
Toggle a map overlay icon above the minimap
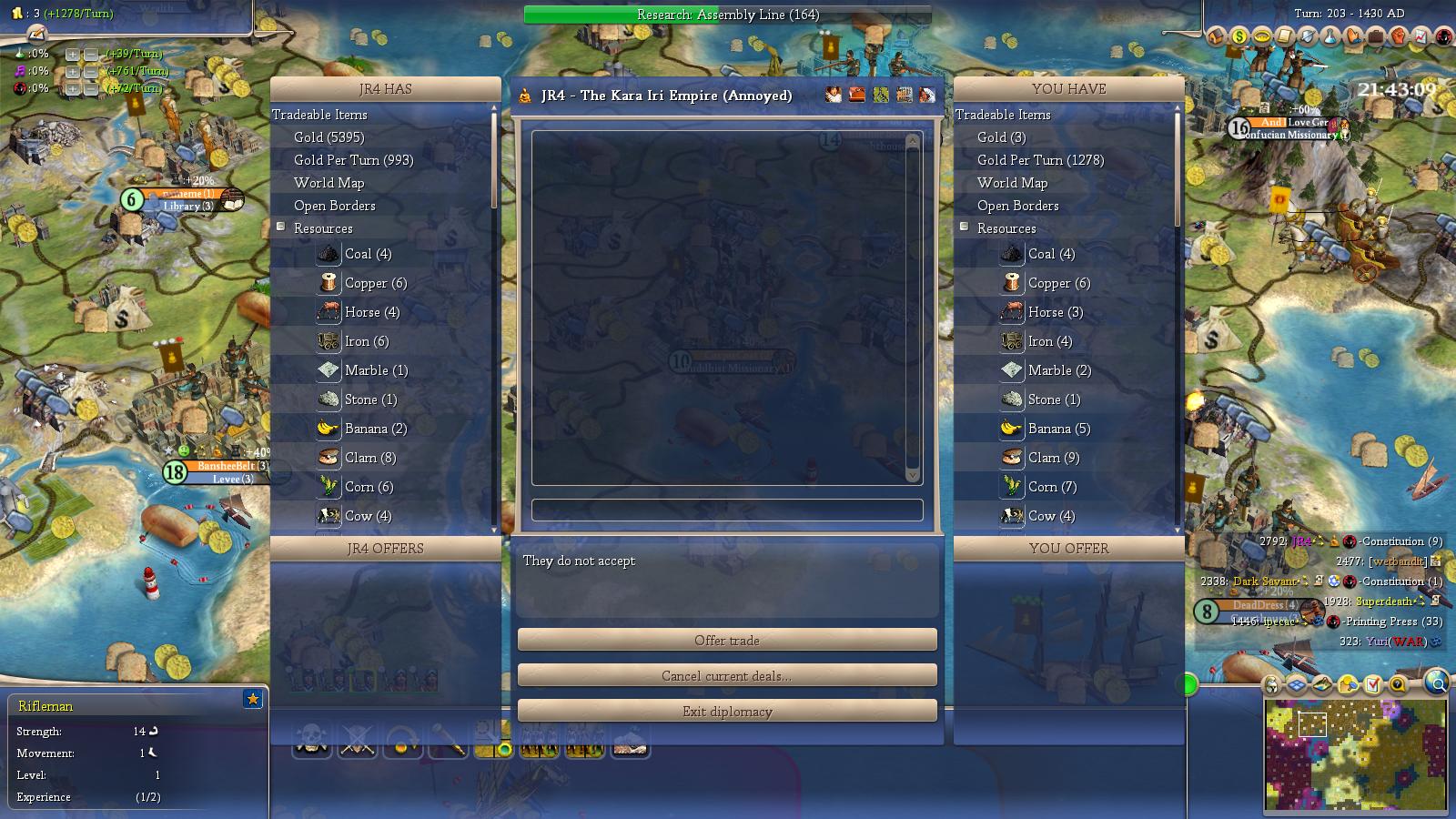[1298, 684]
